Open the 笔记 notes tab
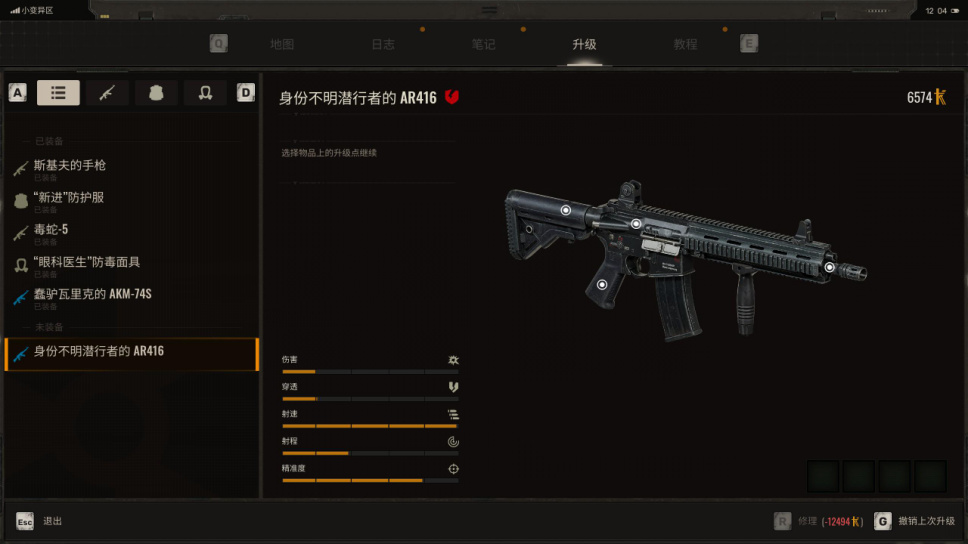This screenshot has width=968, height=544. click(483, 44)
